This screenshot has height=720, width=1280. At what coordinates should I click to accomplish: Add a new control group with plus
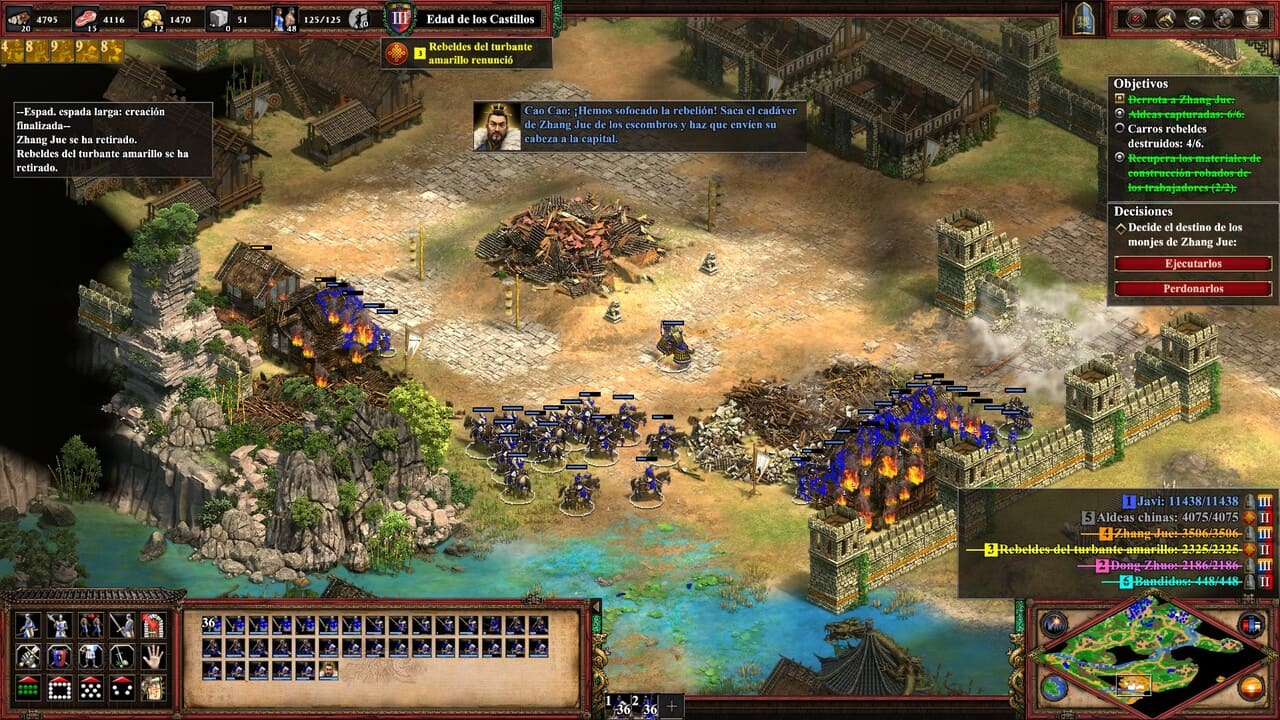(671, 706)
